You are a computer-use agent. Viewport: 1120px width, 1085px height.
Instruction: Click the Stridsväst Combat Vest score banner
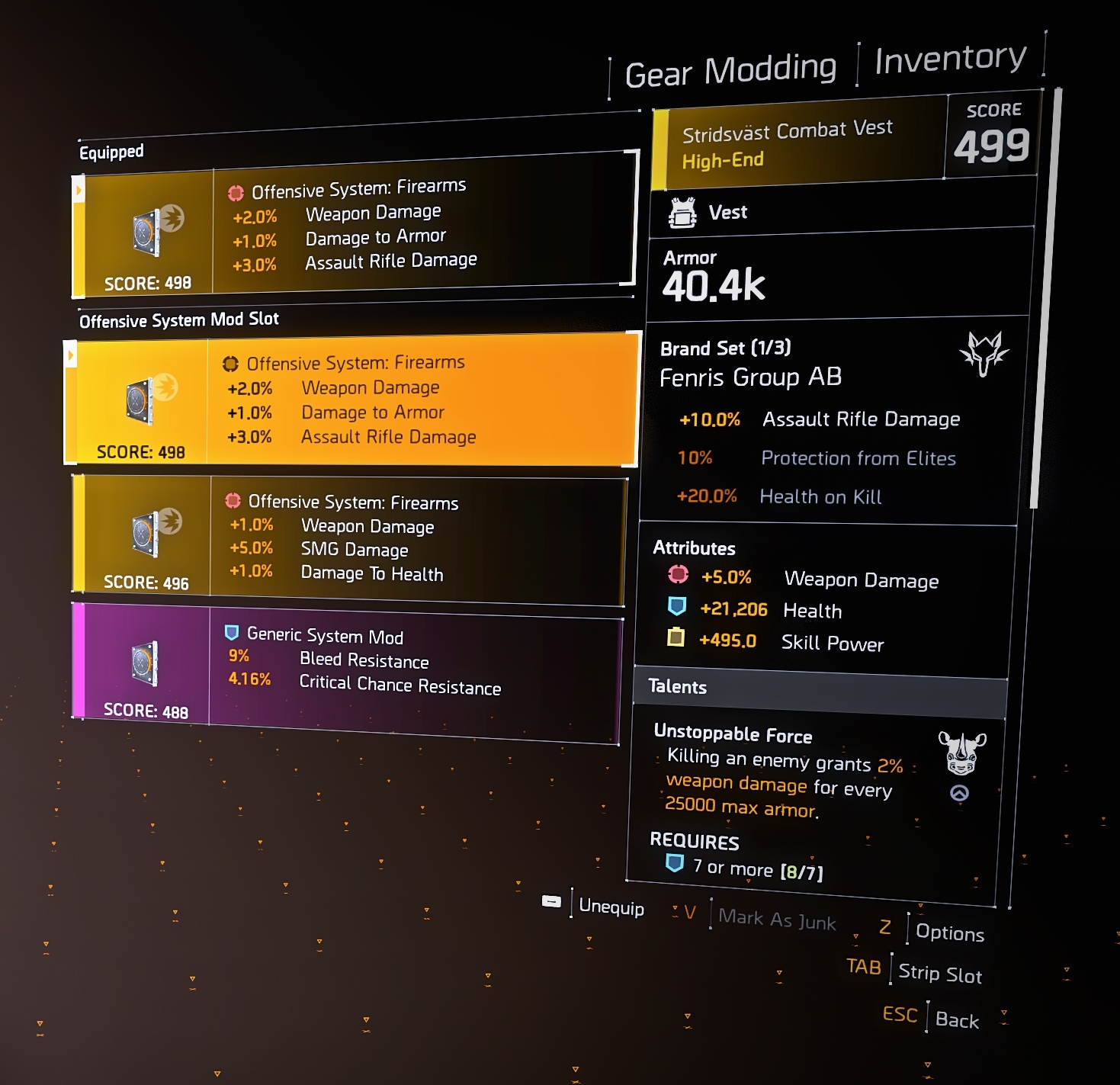coord(839,140)
